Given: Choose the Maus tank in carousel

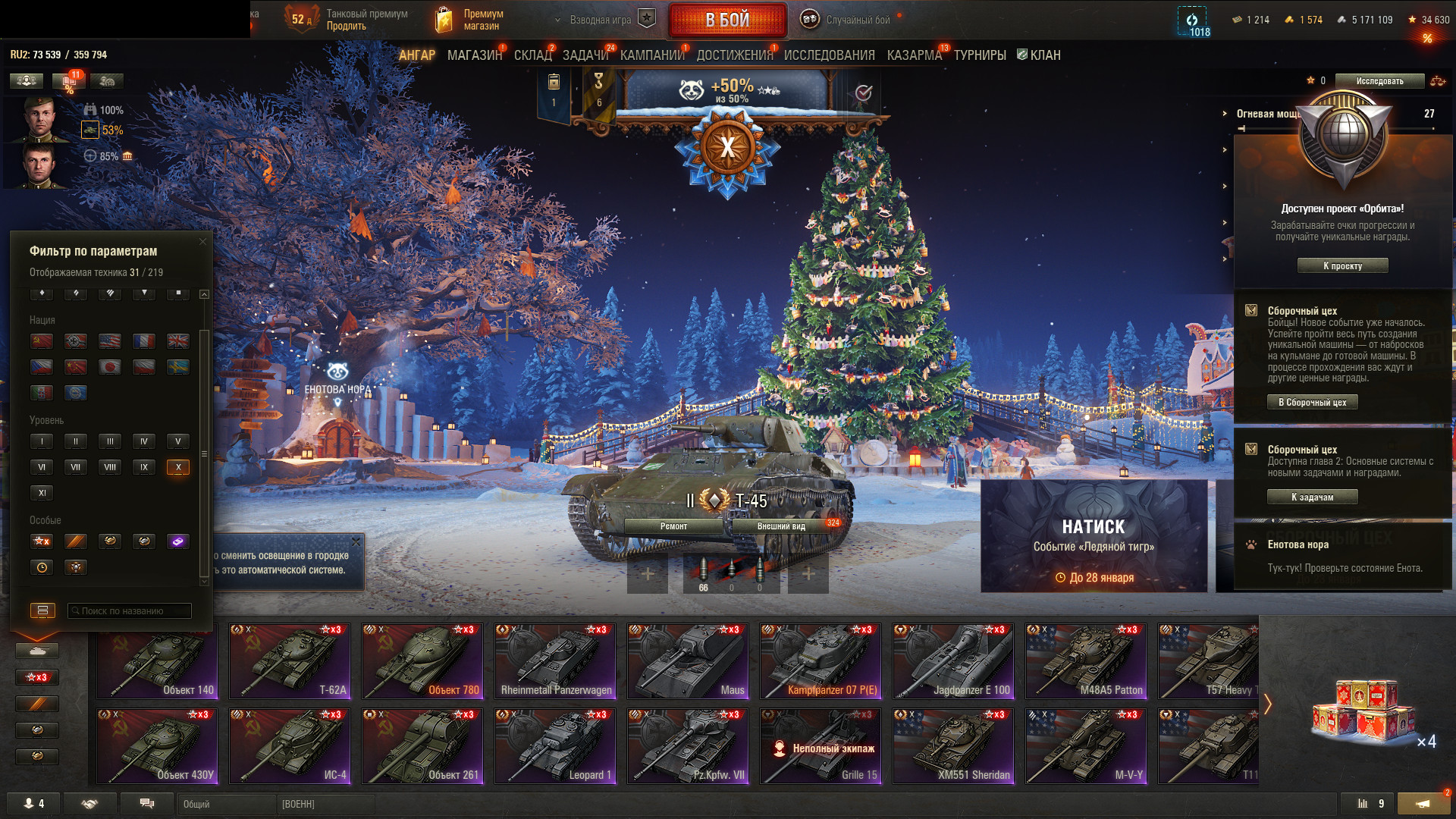Looking at the screenshot, I should pyautogui.click(x=688, y=661).
